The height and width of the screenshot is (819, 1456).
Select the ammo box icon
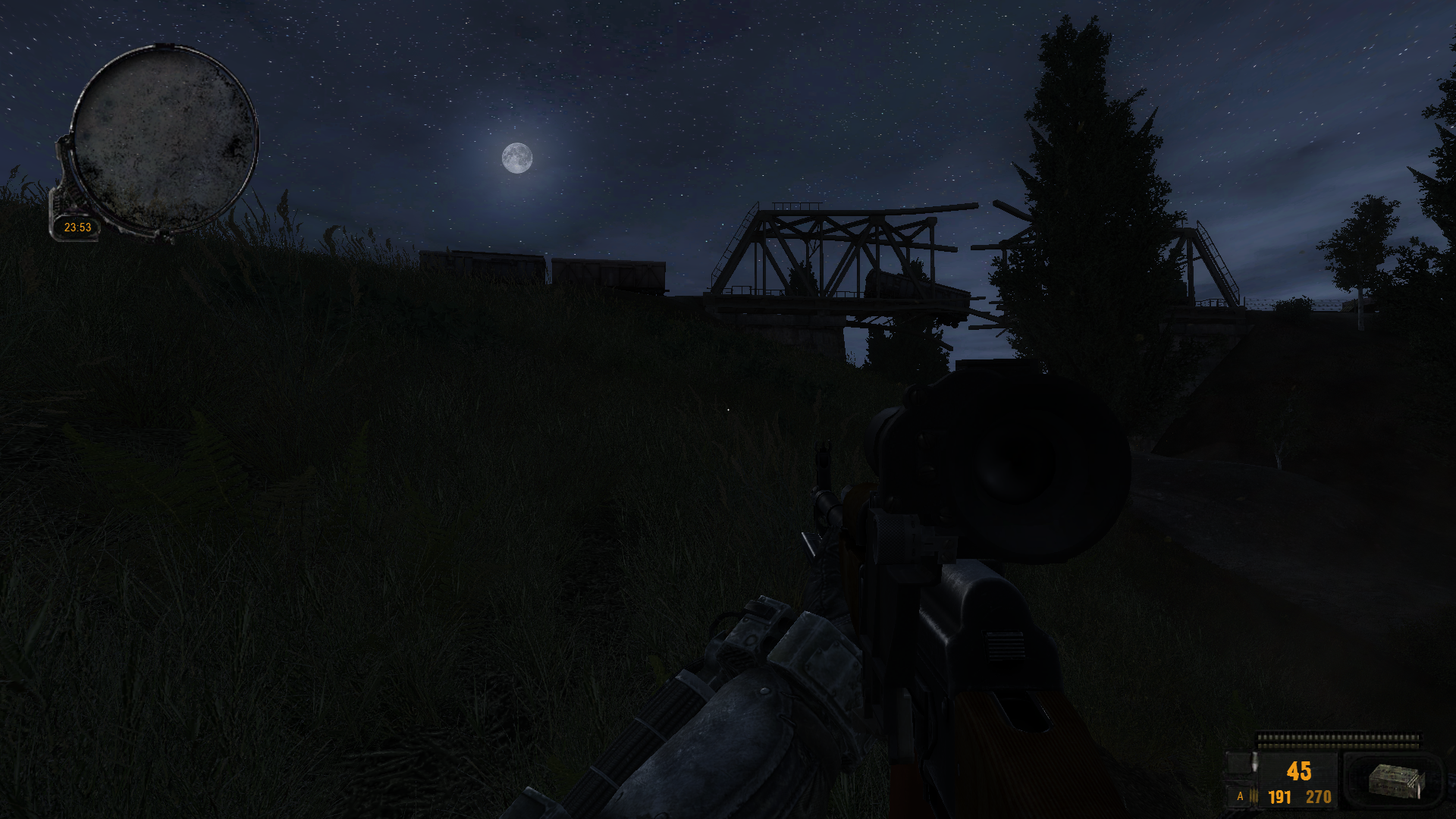pos(1396,781)
